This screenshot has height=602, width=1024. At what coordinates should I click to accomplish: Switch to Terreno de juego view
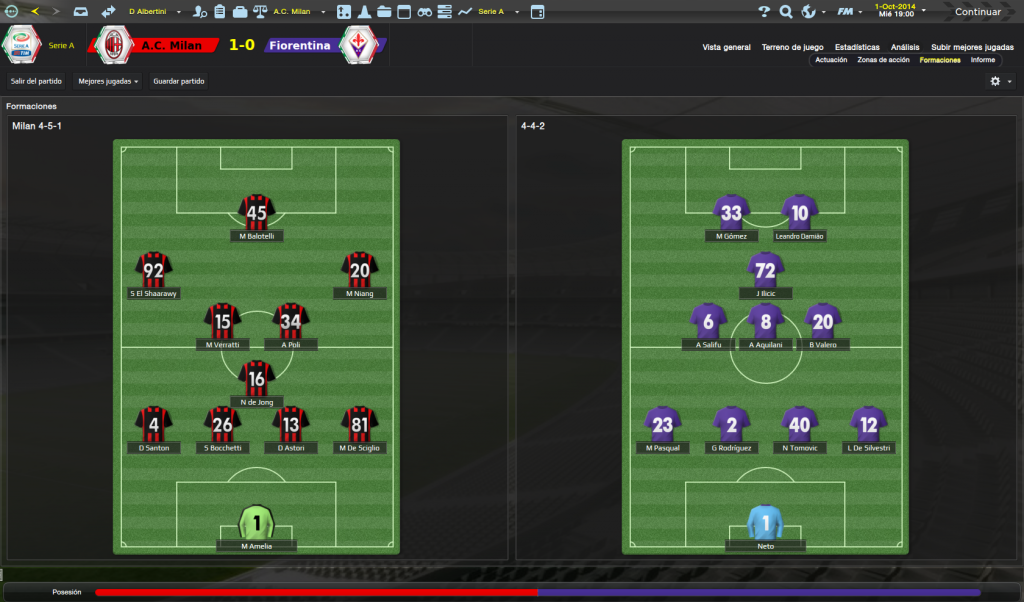tap(792, 47)
